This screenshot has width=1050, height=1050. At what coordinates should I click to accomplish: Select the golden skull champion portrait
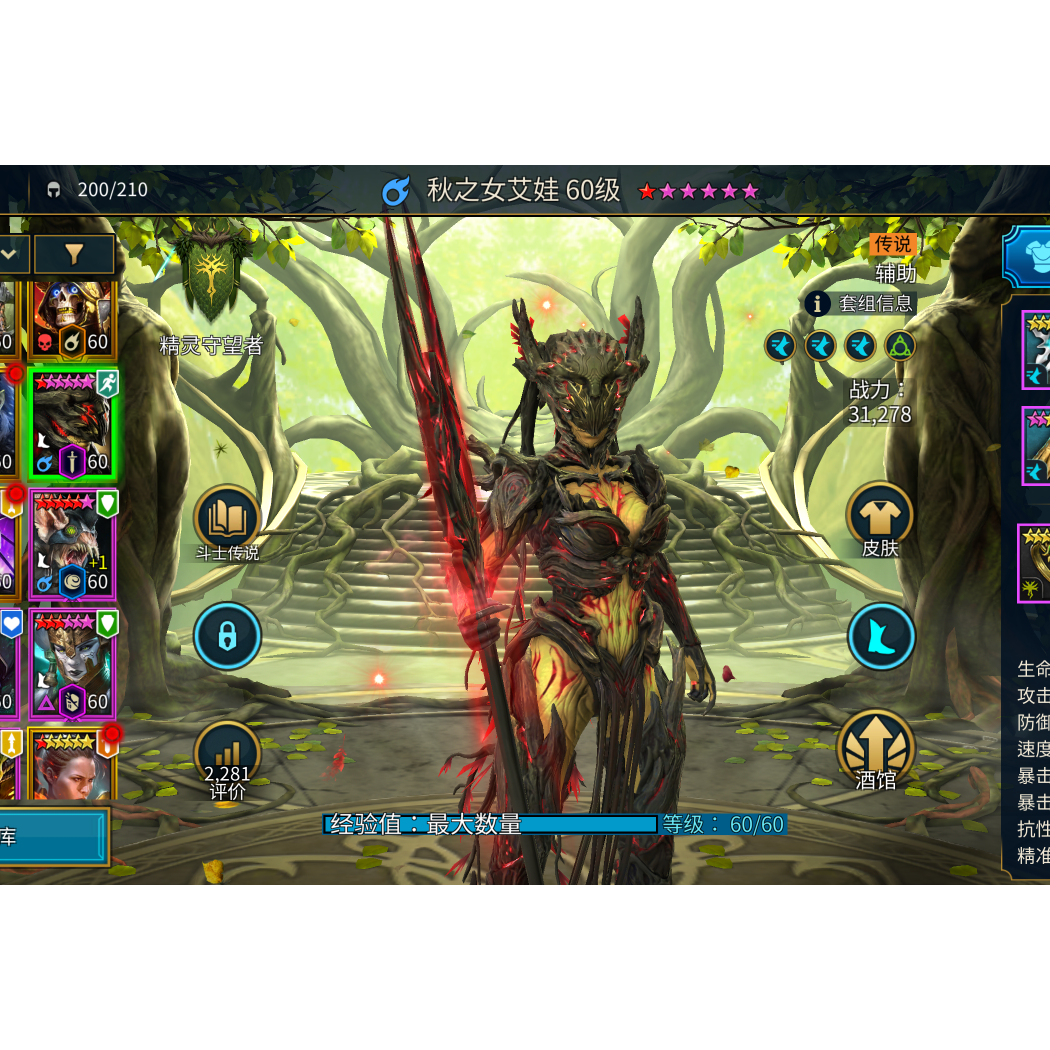(x=73, y=318)
